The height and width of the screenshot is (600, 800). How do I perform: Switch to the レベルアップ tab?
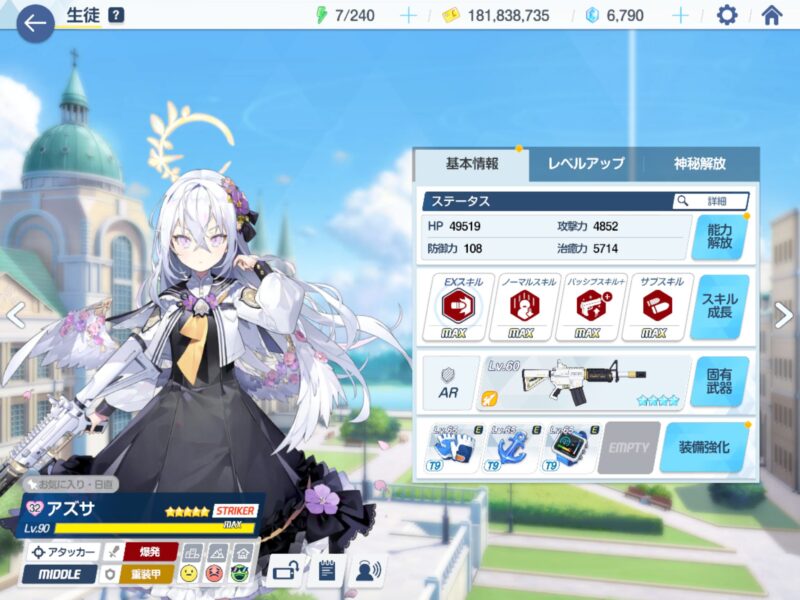tap(585, 164)
